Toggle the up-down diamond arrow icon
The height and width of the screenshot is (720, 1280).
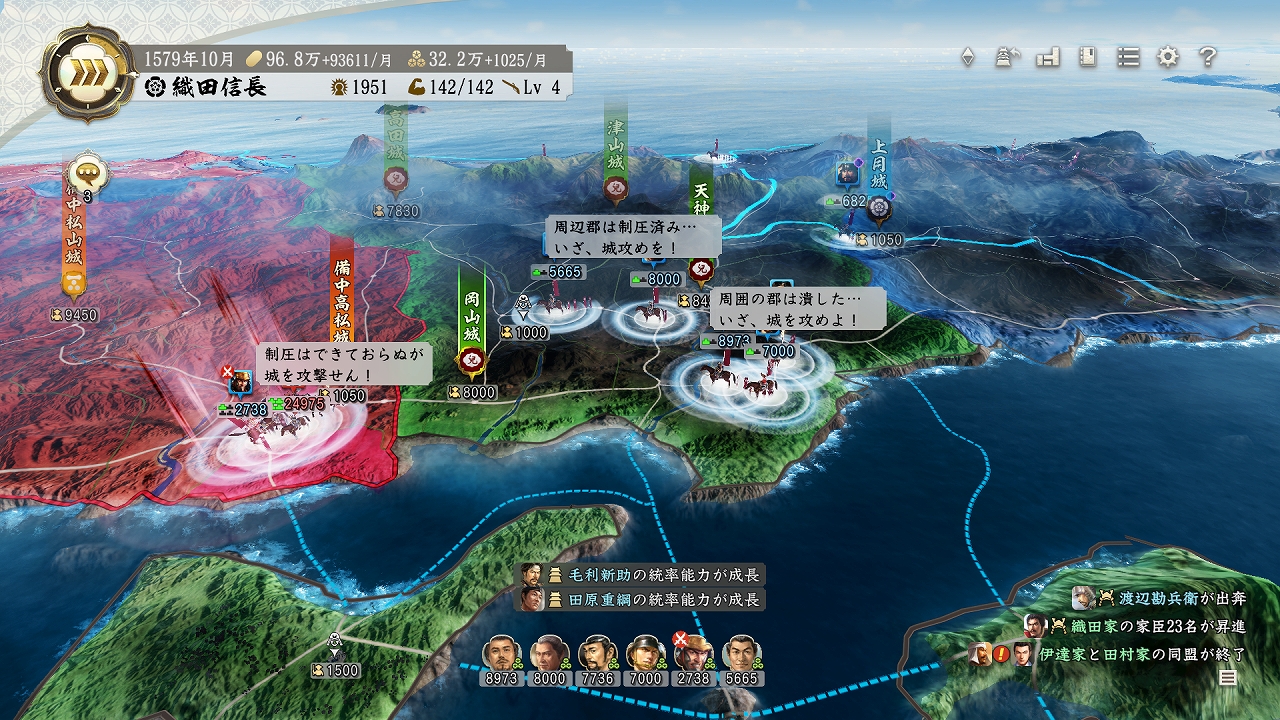pyautogui.click(x=967, y=57)
